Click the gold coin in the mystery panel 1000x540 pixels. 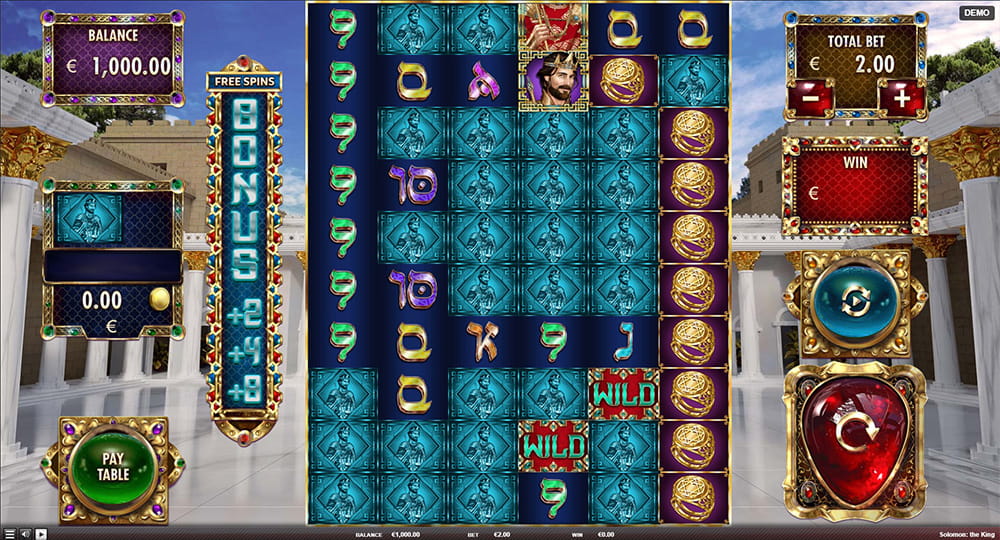[x=159, y=300]
